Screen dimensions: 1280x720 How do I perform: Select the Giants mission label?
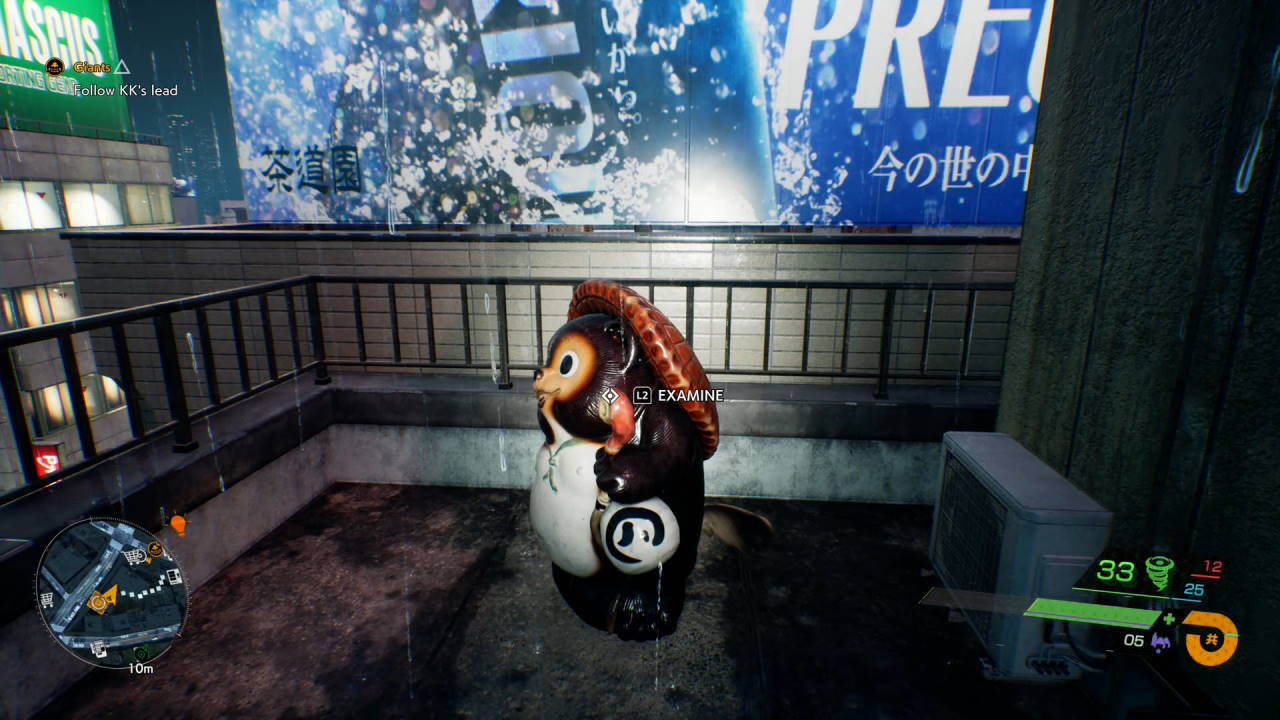[92, 68]
